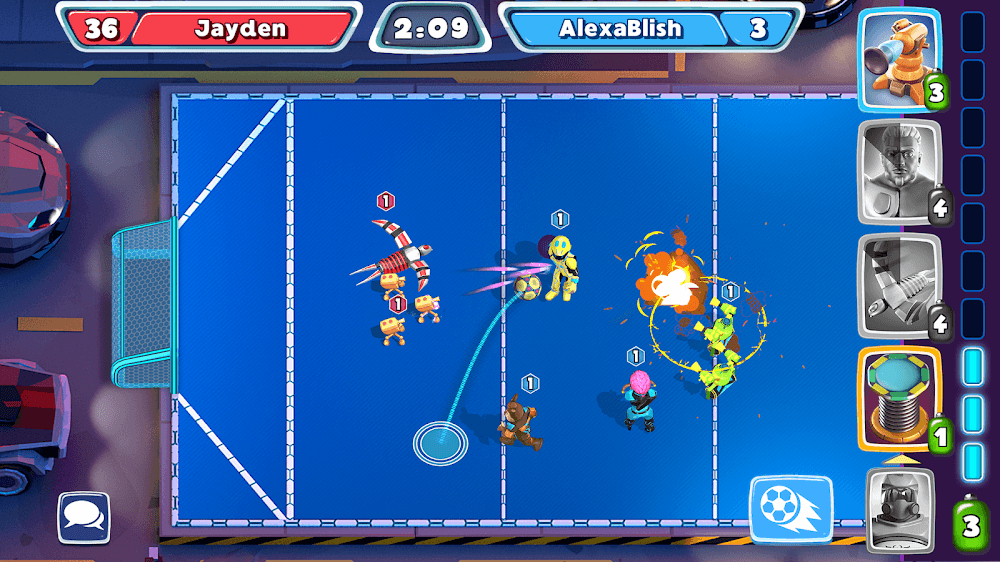Choose the greyed-out man portrait card
This screenshot has height=562, width=1000.
click(x=900, y=172)
